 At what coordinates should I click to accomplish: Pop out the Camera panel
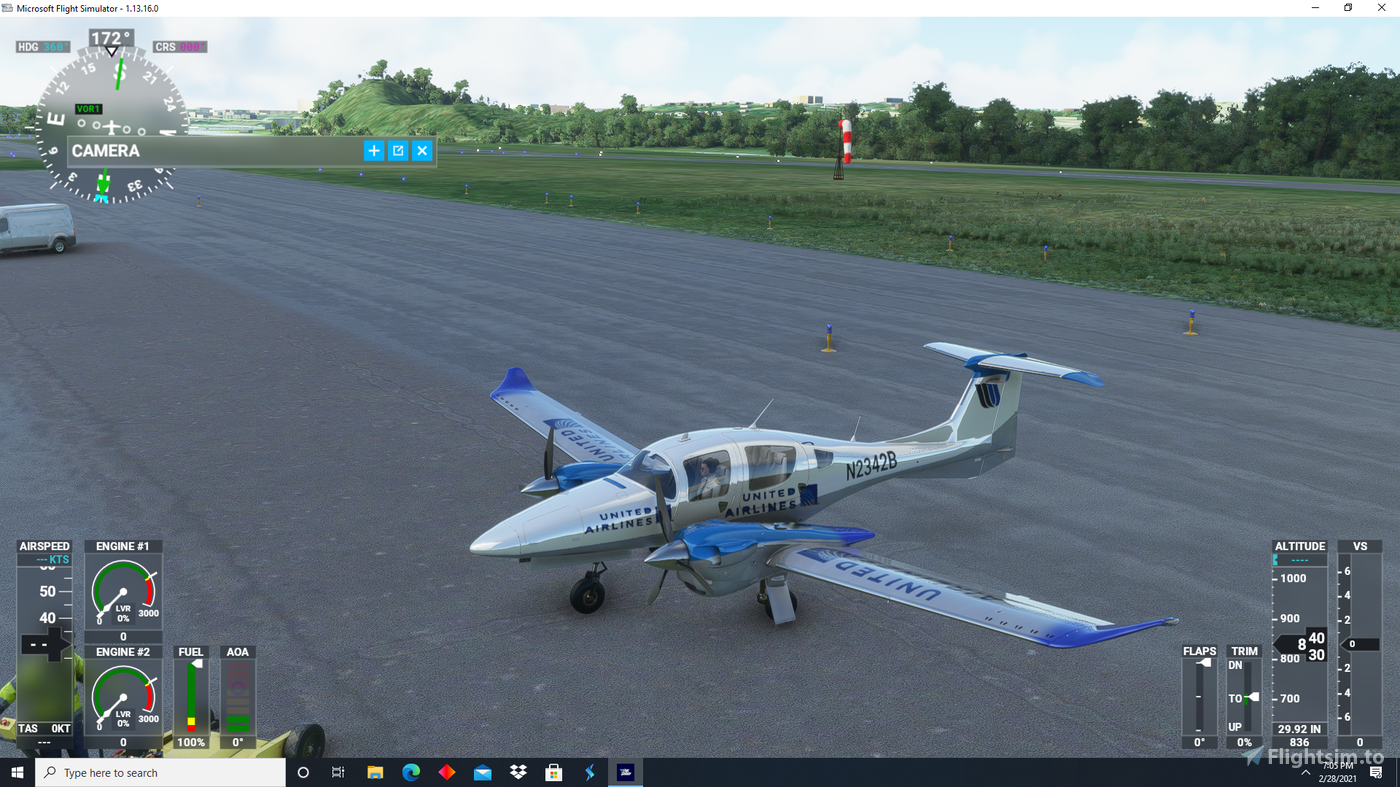click(398, 150)
